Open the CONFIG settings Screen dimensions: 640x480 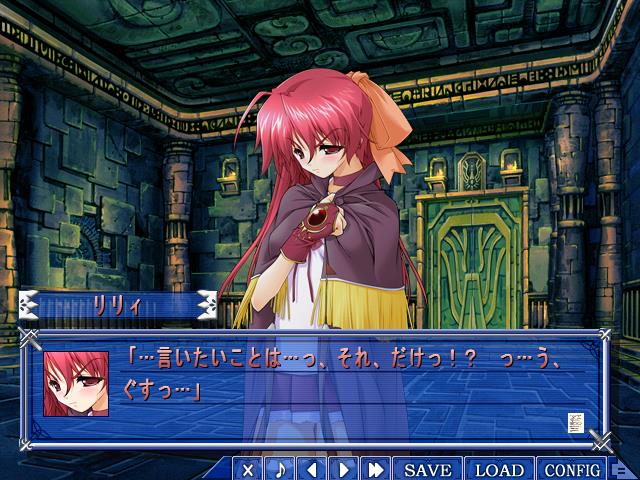[573, 469]
